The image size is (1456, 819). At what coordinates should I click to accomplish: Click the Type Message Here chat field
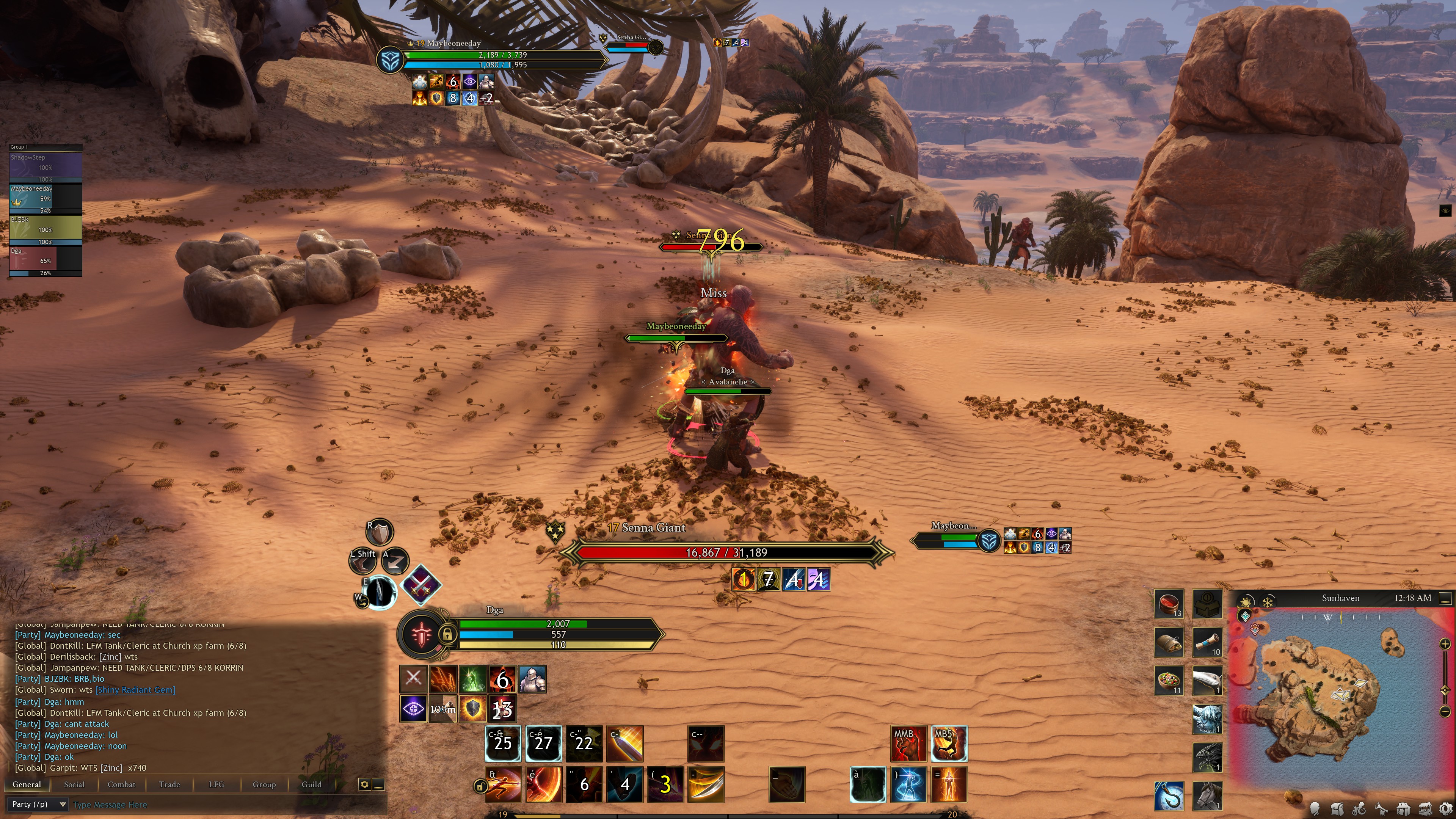tap(226, 804)
